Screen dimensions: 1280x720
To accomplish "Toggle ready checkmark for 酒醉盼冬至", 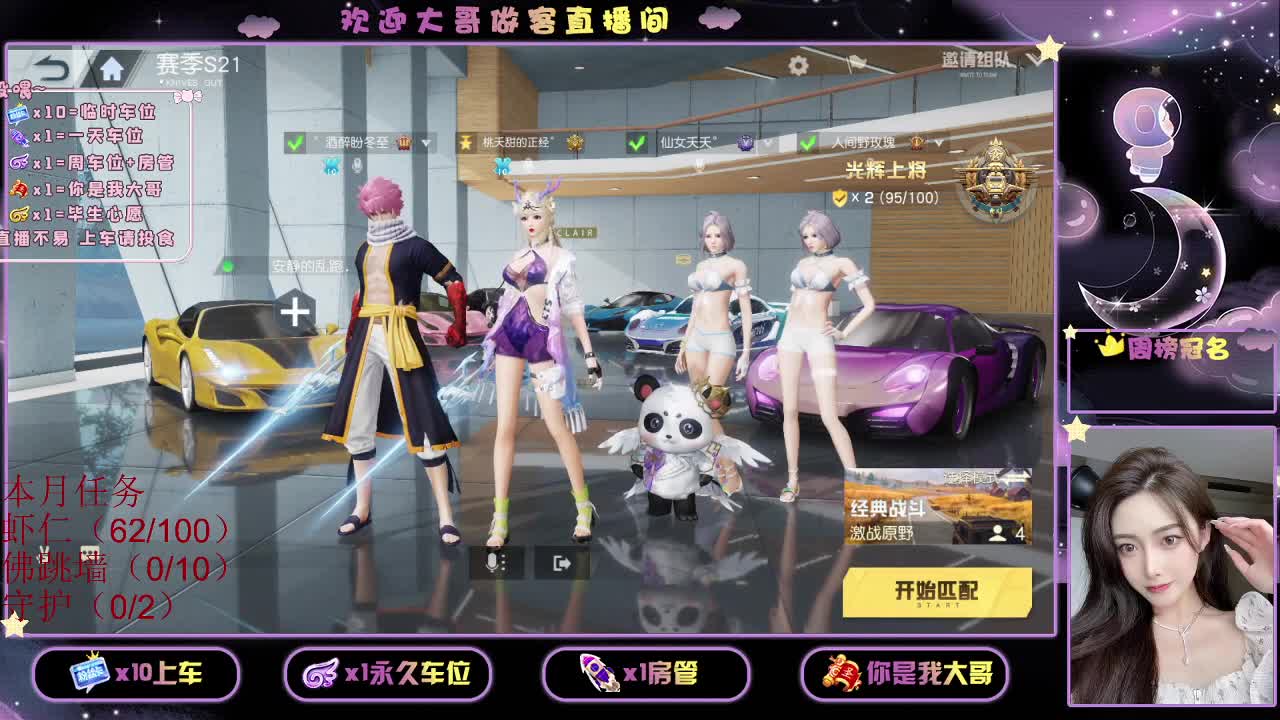I will coord(295,142).
